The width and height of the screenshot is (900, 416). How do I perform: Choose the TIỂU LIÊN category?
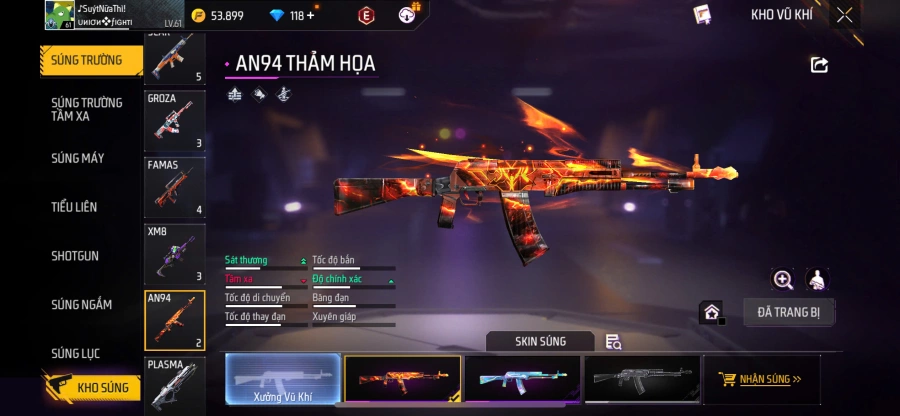(74, 207)
